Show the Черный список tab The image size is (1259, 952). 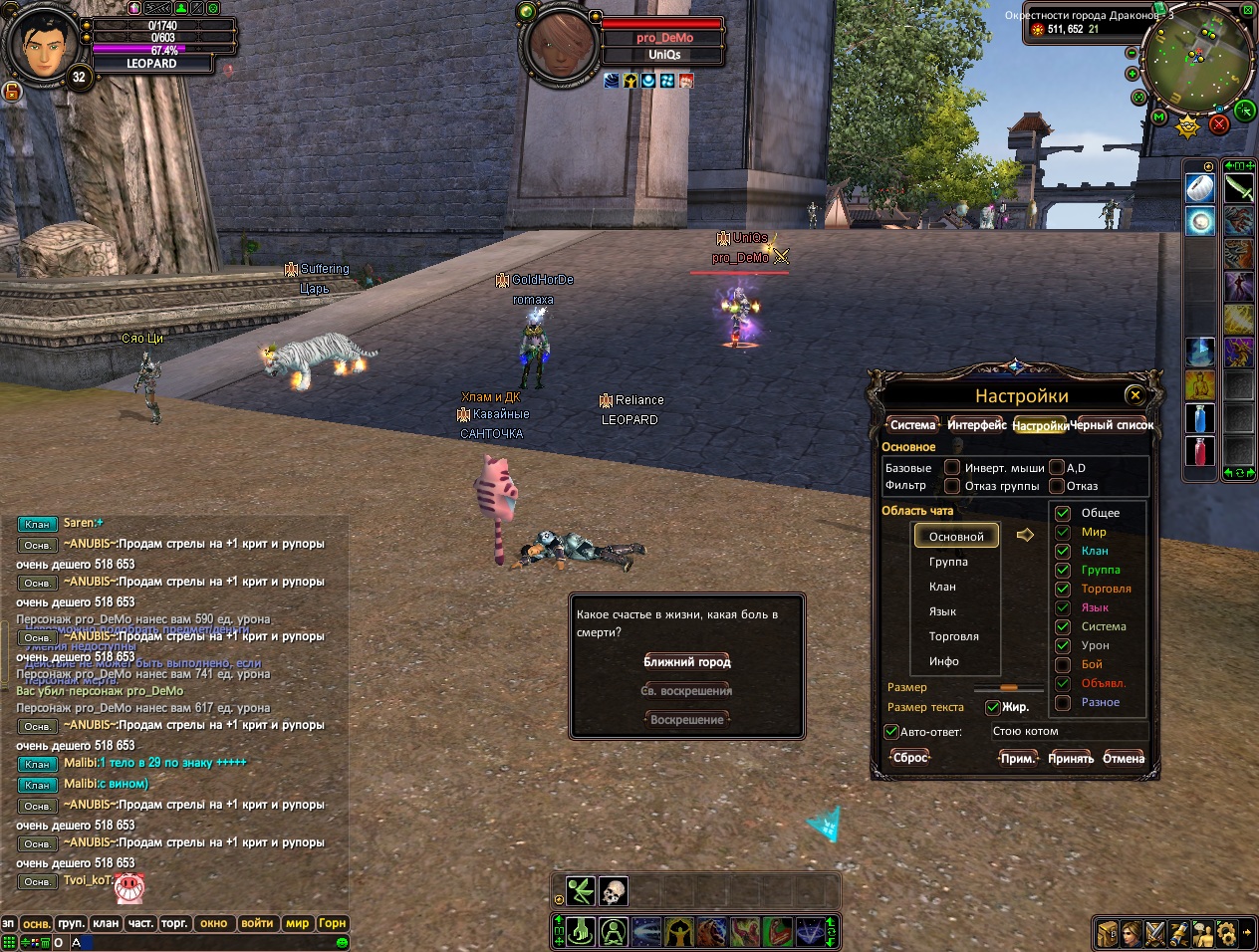click(x=1112, y=425)
